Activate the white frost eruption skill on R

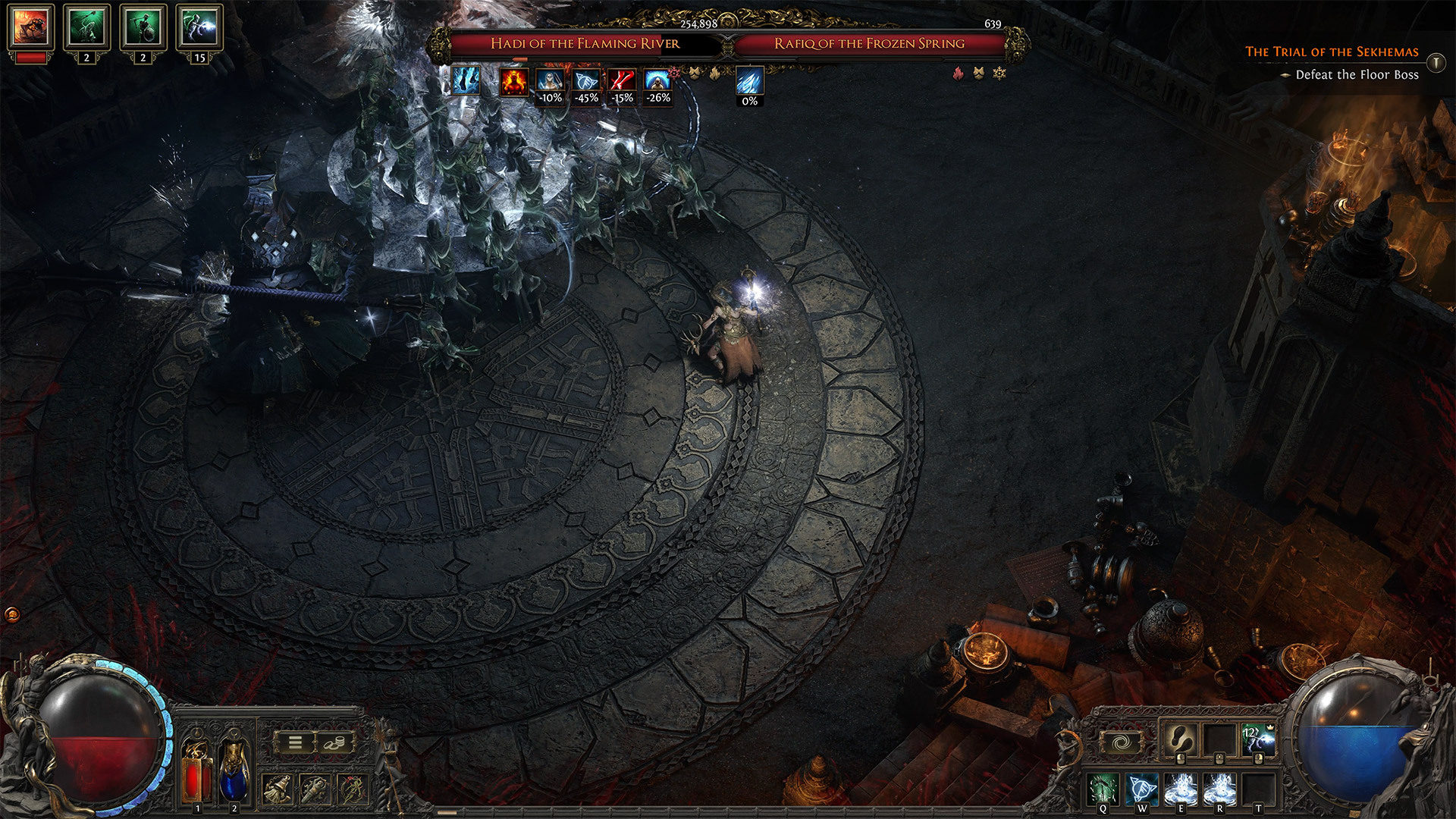tap(1219, 789)
